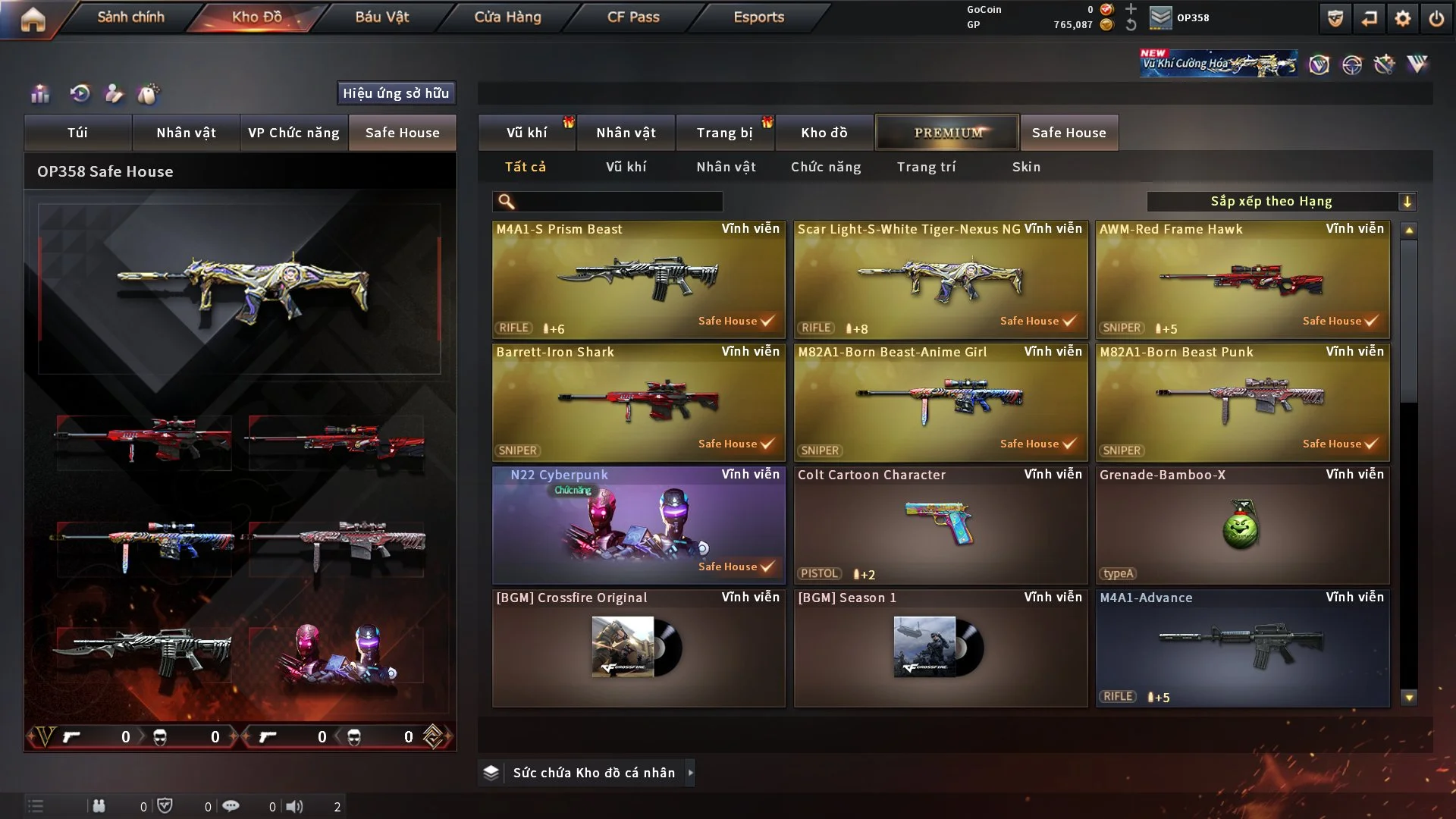Image resolution: width=1456 pixels, height=819 pixels.
Task: Open the Esports section
Action: tap(758, 17)
